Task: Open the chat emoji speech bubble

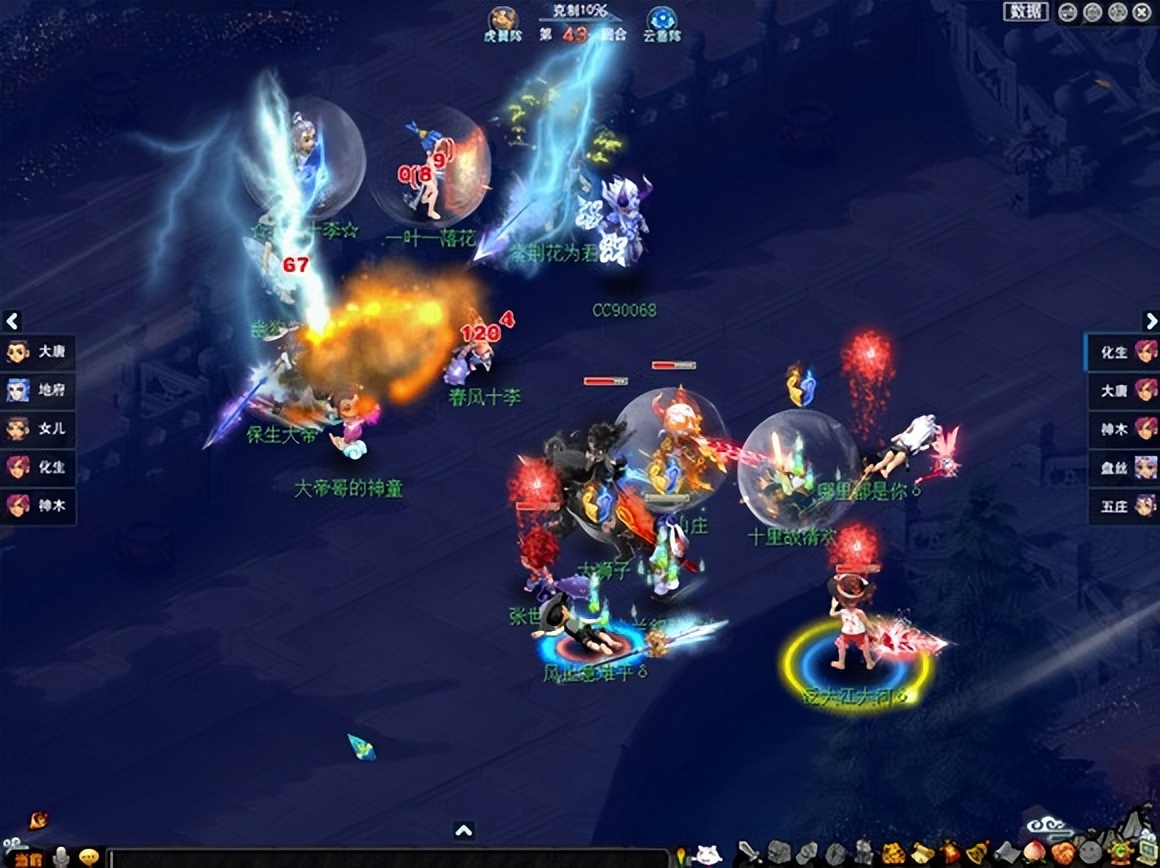Action: coord(89,857)
